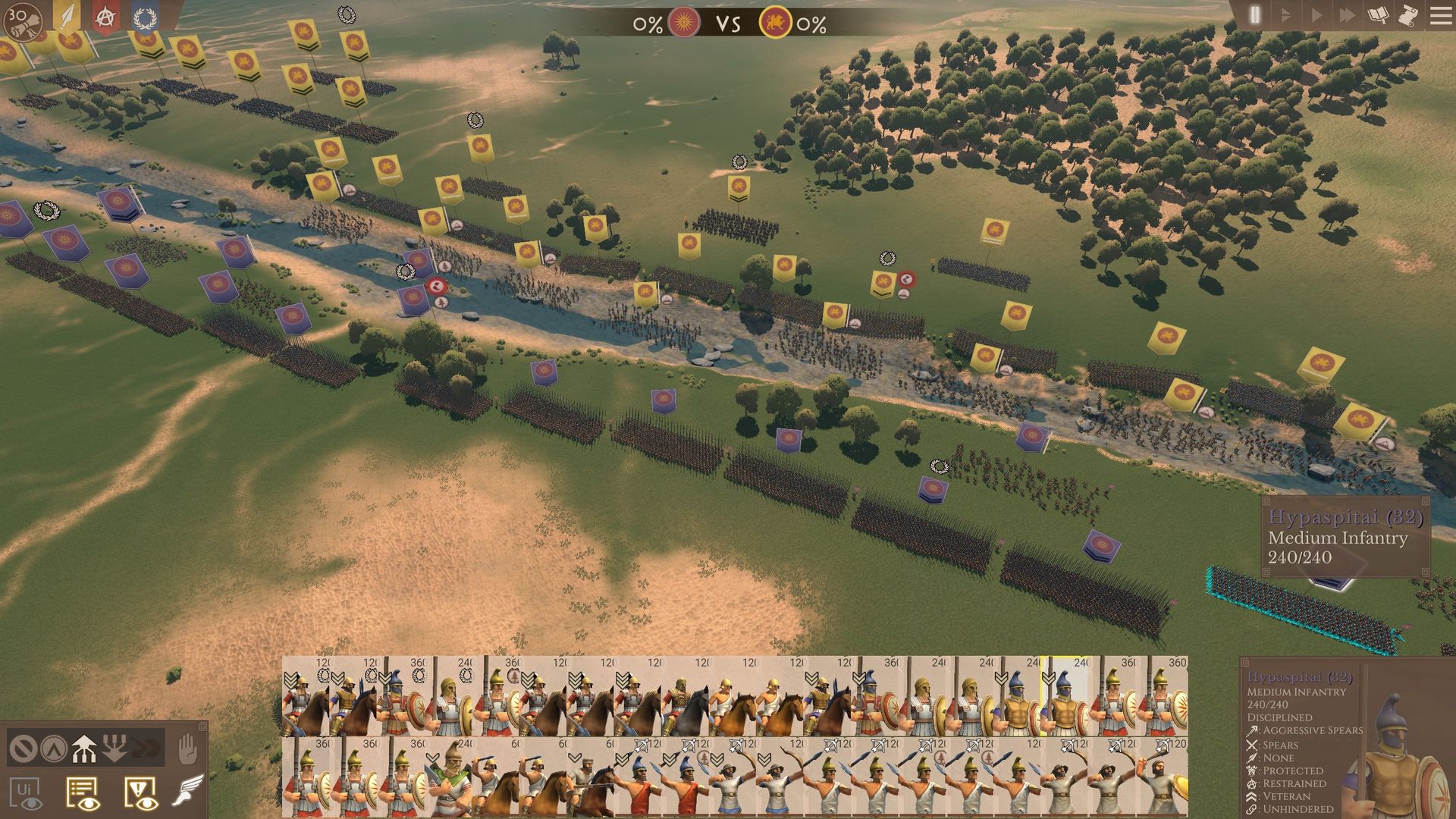The width and height of the screenshot is (1456, 819).
Task: Open the encyclopedia book icon
Action: click(x=1378, y=15)
